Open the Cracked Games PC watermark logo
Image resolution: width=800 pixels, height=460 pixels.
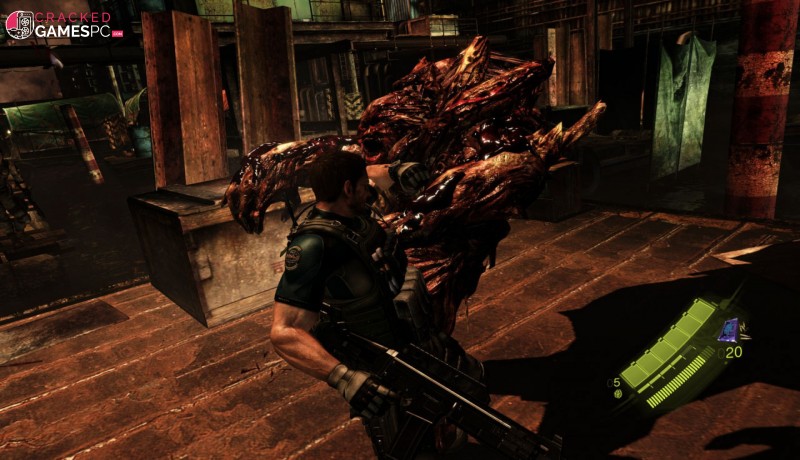click(x=62, y=24)
